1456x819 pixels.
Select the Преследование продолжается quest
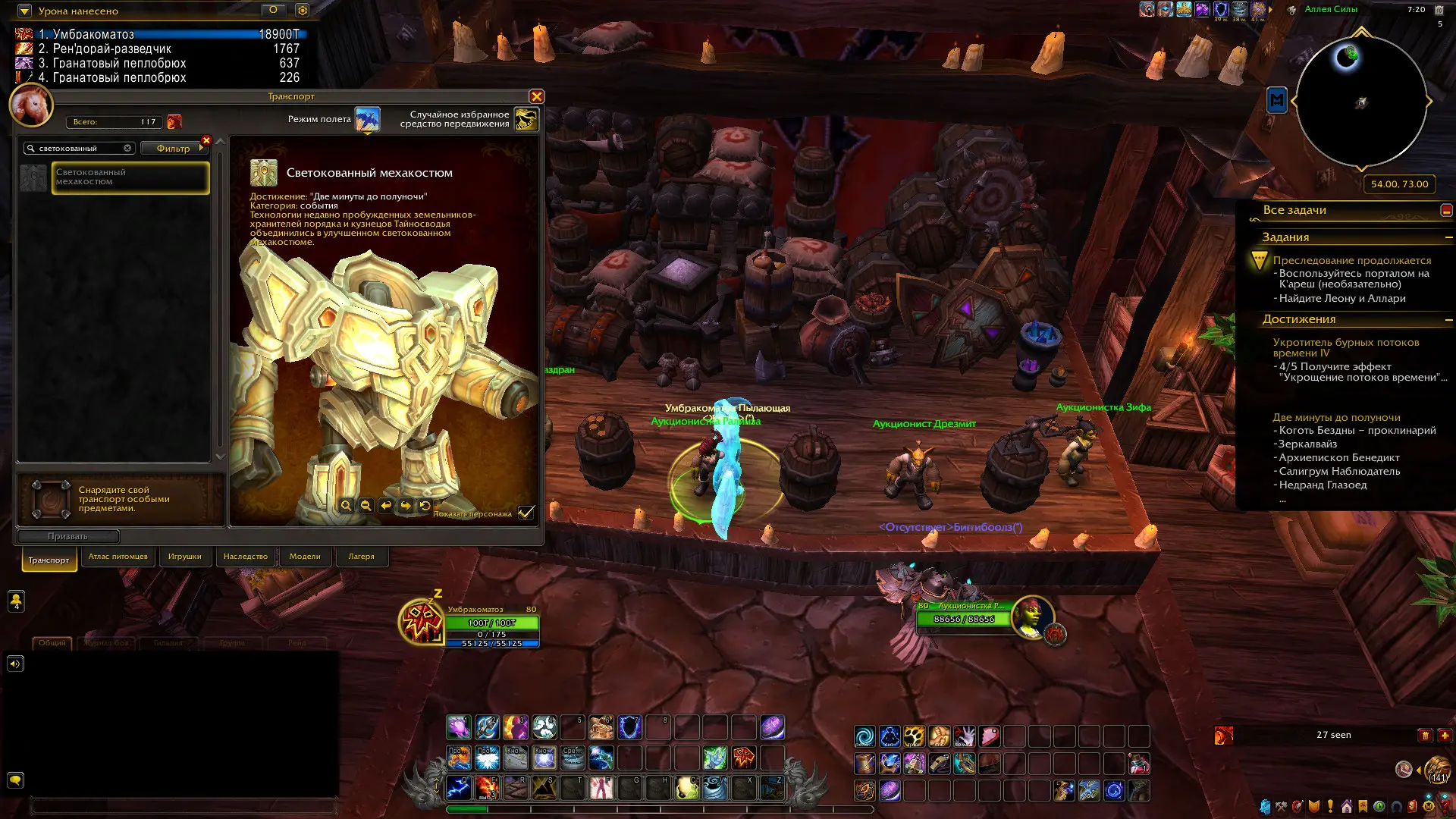1351,260
